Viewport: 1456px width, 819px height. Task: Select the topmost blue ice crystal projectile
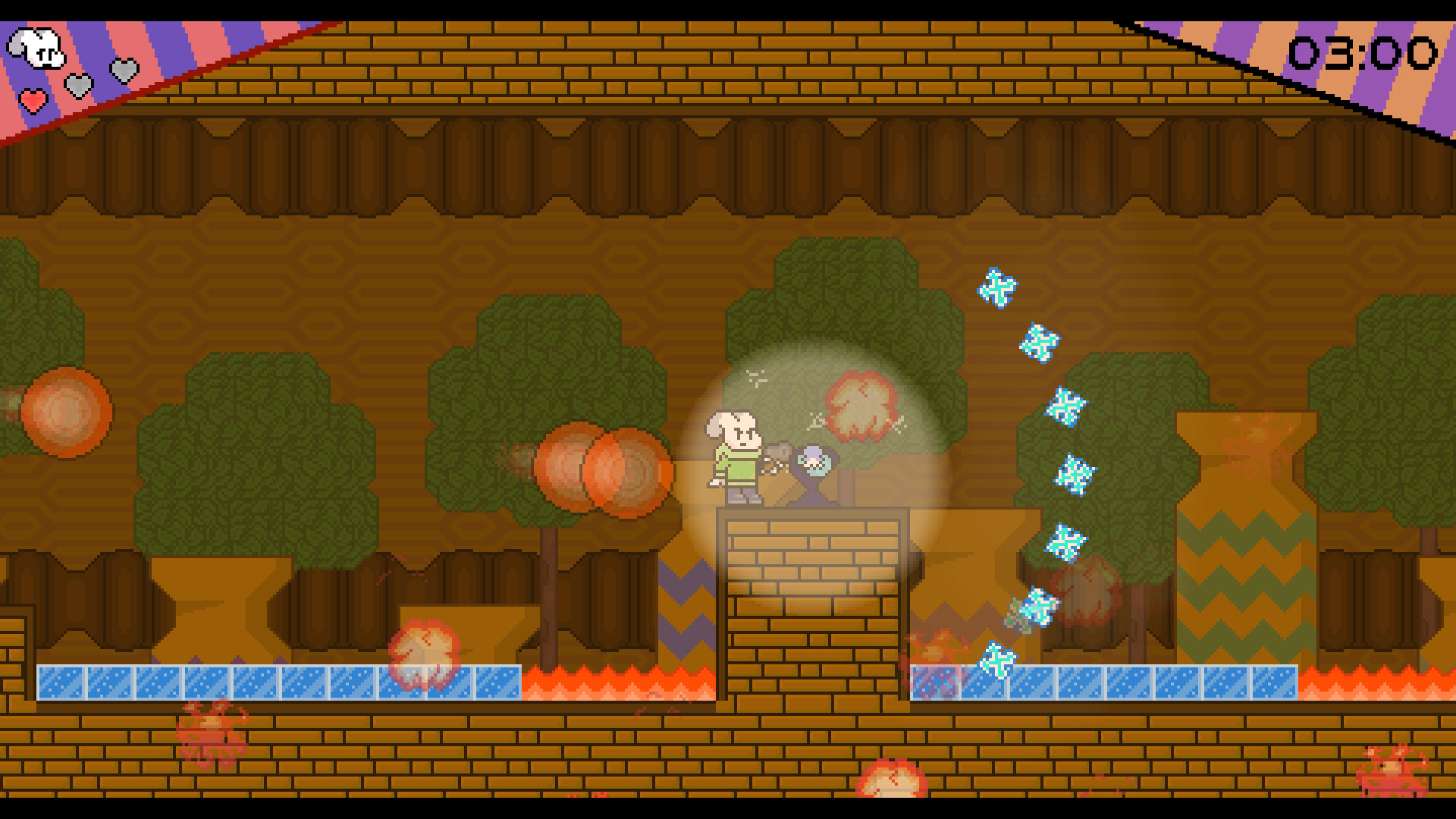pos(997,288)
